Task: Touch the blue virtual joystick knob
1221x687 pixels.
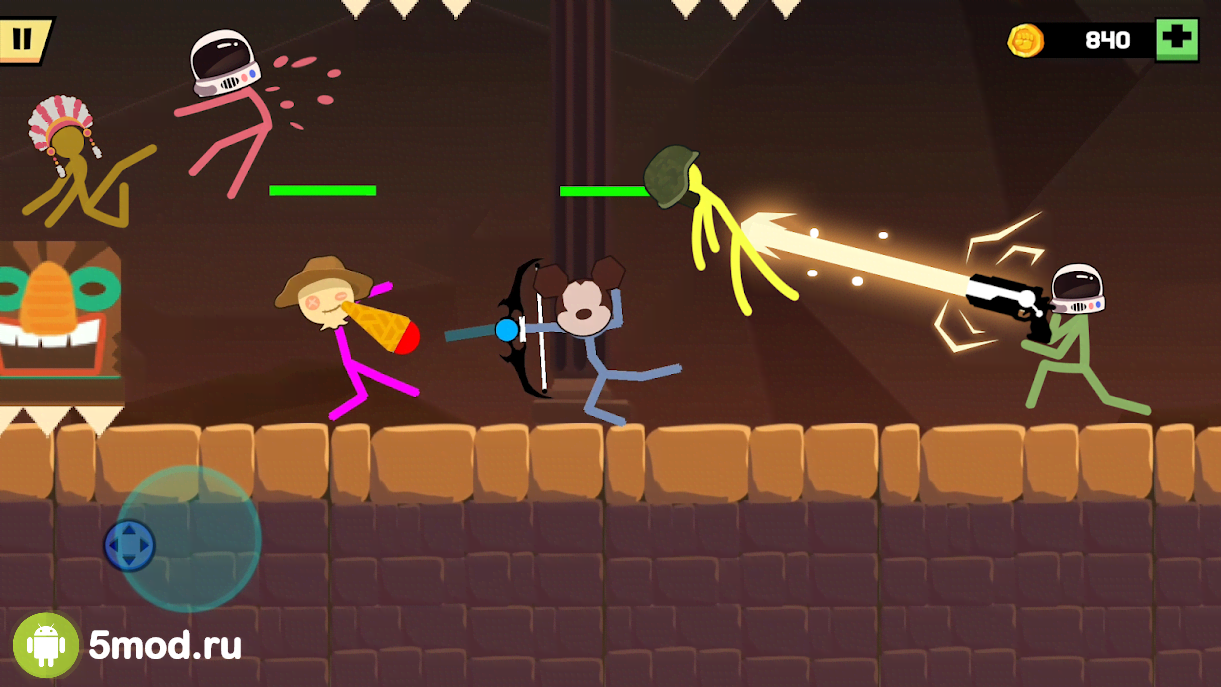Action: (x=130, y=546)
